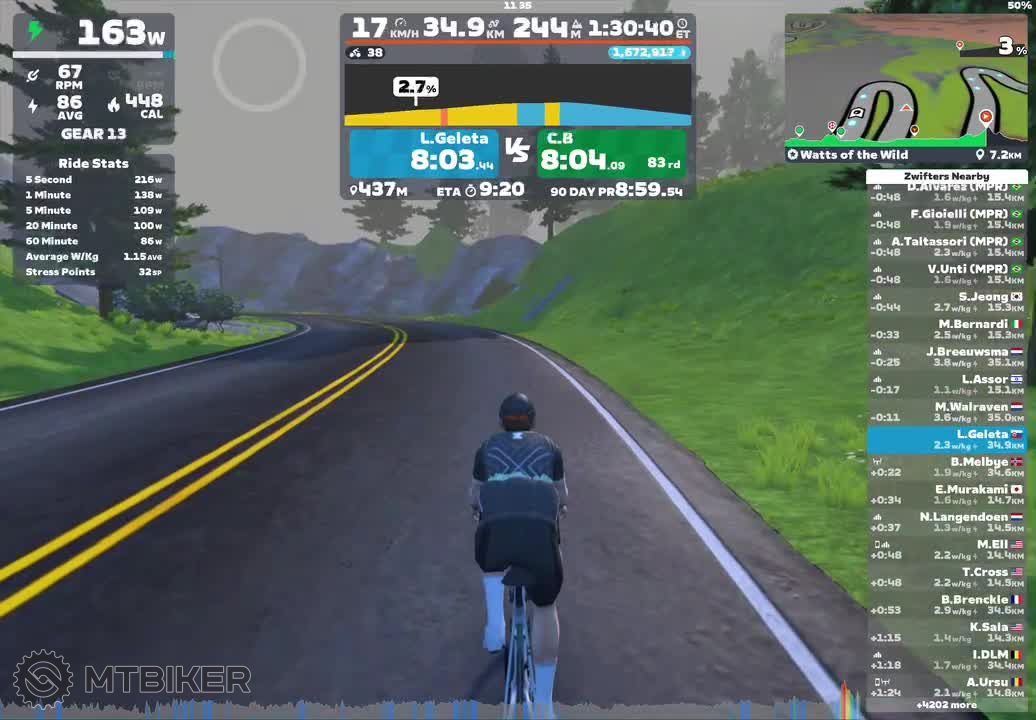Image resolution: width=1036 pixels, height=720 pixels.
Task: Select J.Breeuwsma in the Zwifters Nearby list
Action: click(946, 357)
